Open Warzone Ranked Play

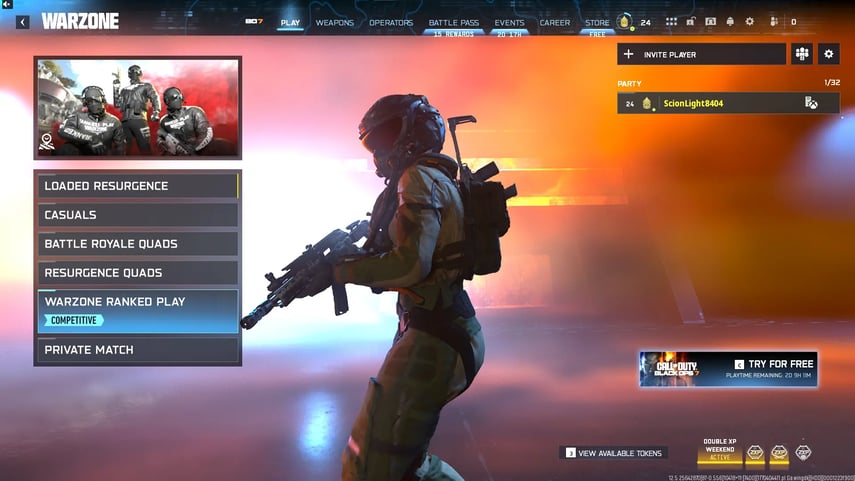(138, 310)
